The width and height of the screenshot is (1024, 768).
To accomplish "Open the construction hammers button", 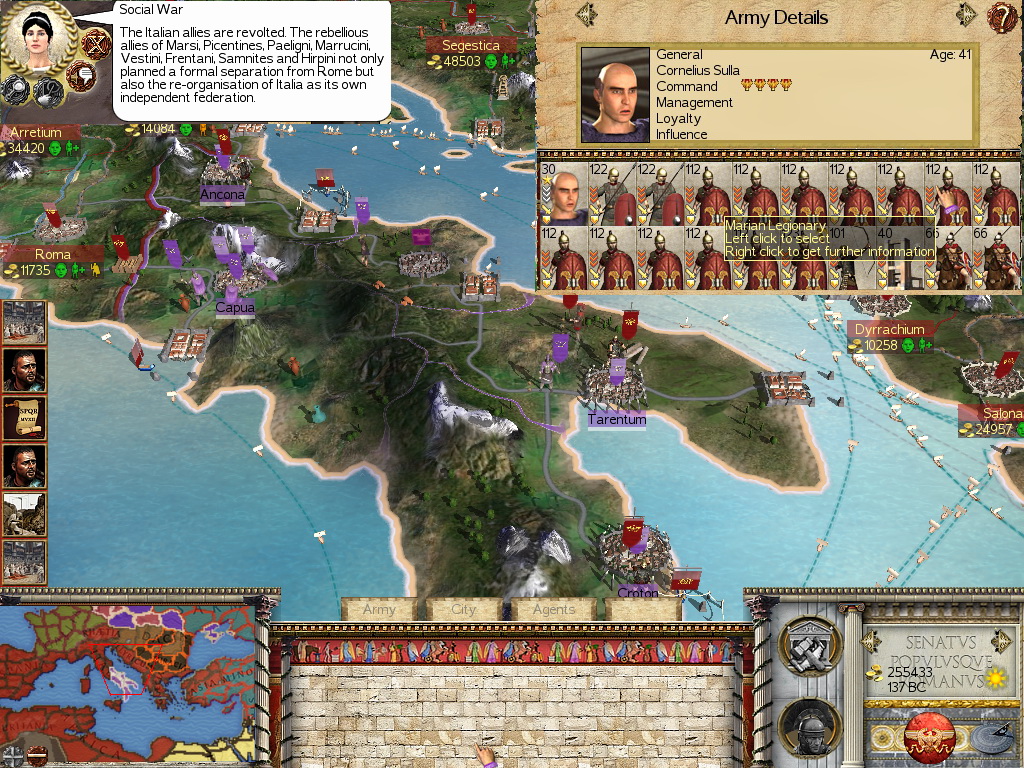I will pos(809,645).
